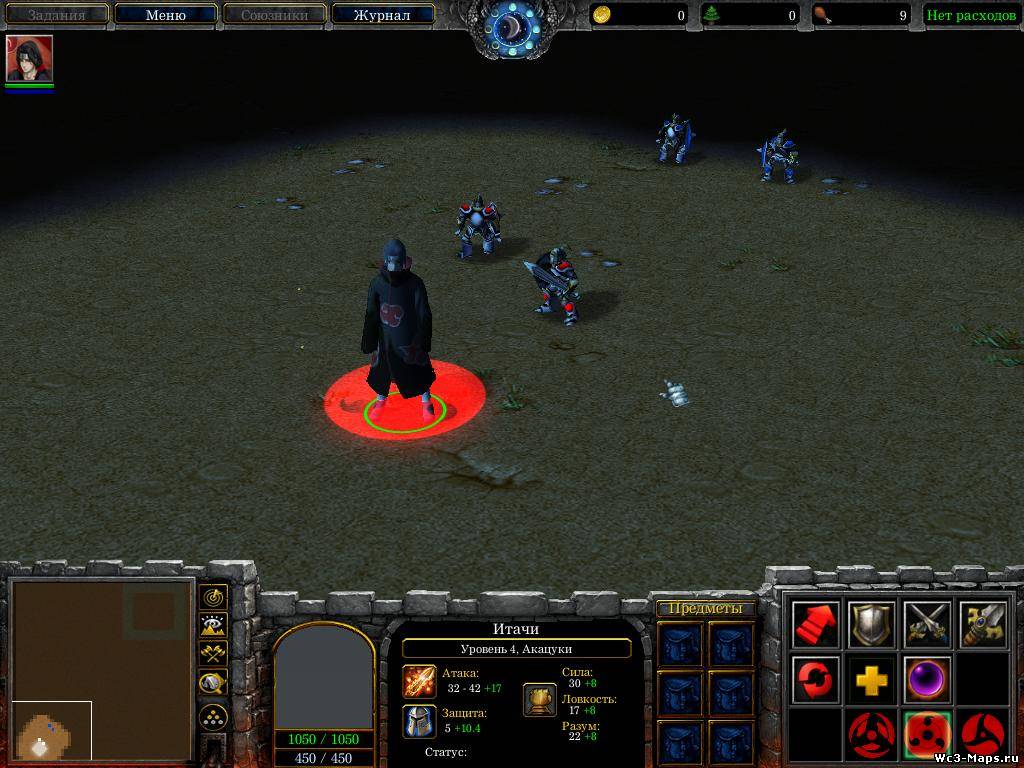Toggle formation movement dots button
The image size is (1024, 768).
(213, 716)
